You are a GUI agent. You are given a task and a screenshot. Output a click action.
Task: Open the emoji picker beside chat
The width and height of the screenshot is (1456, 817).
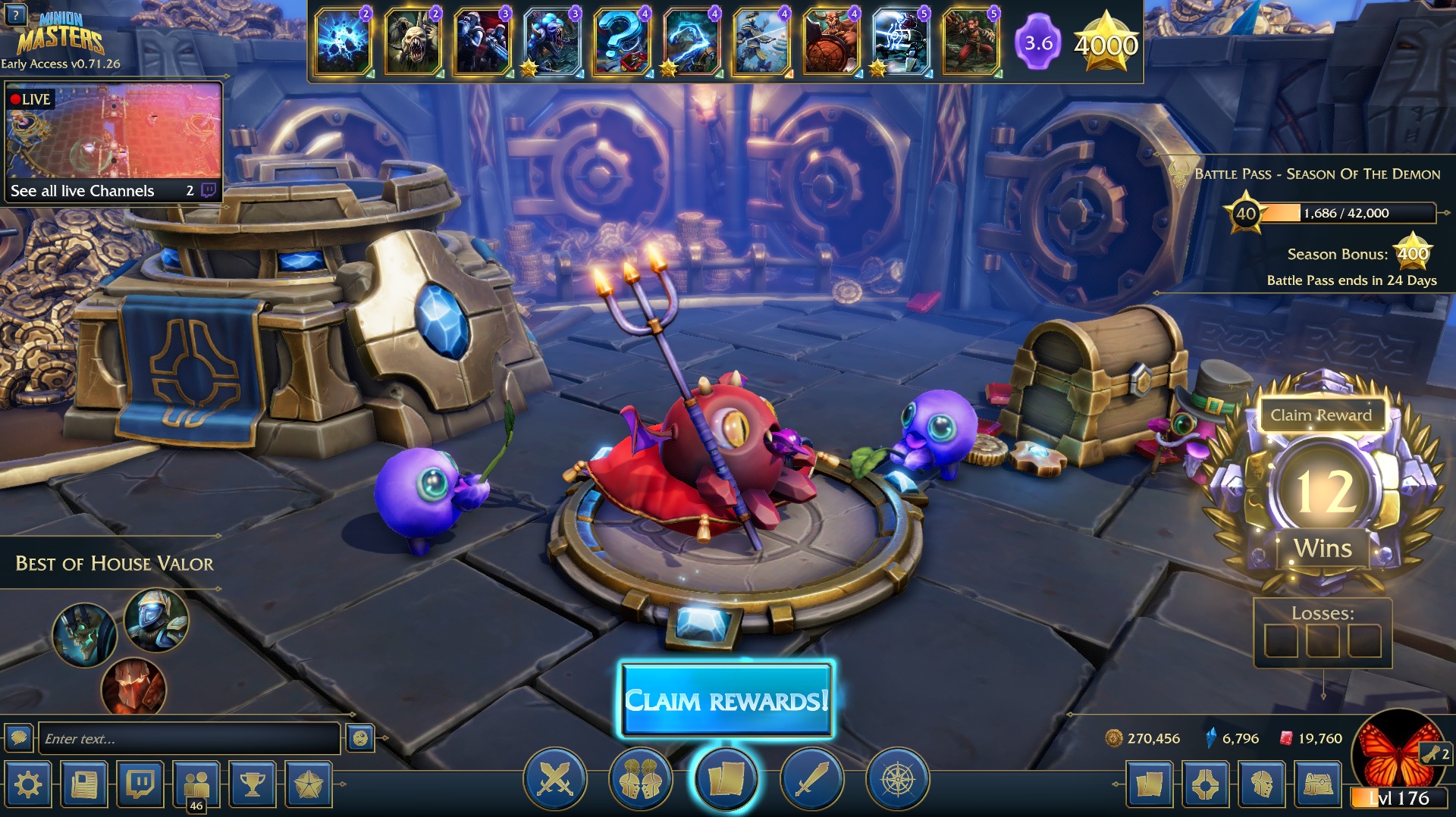(x=360, y=738)
